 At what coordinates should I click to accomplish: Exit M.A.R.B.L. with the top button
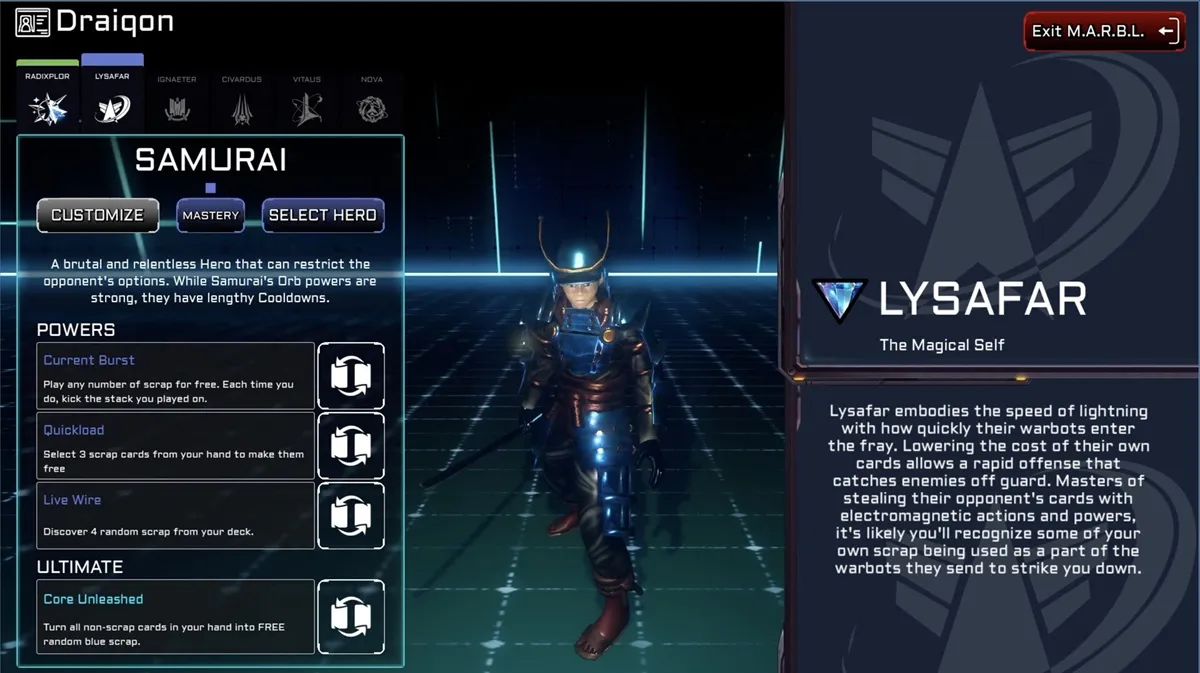[x=1104, y=31]
